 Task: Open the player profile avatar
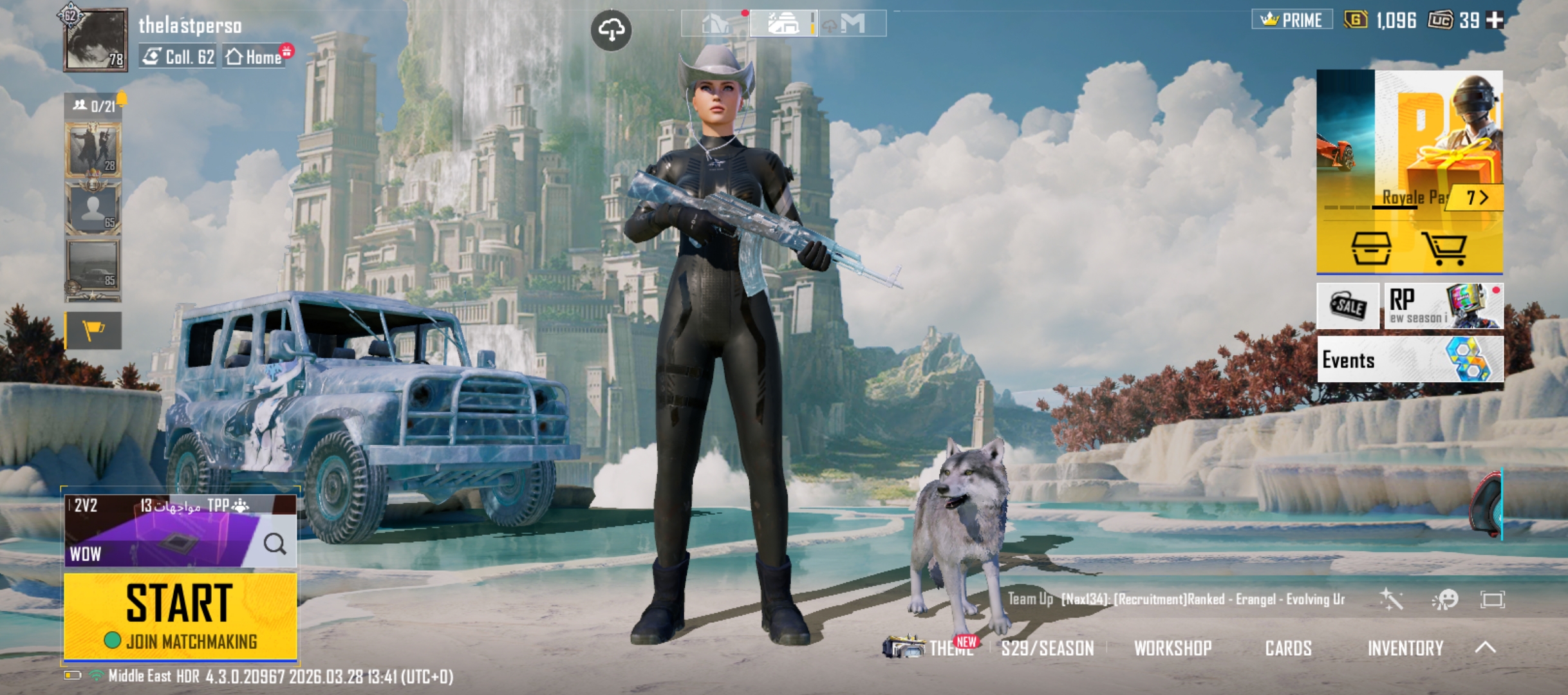coord(95,40)
